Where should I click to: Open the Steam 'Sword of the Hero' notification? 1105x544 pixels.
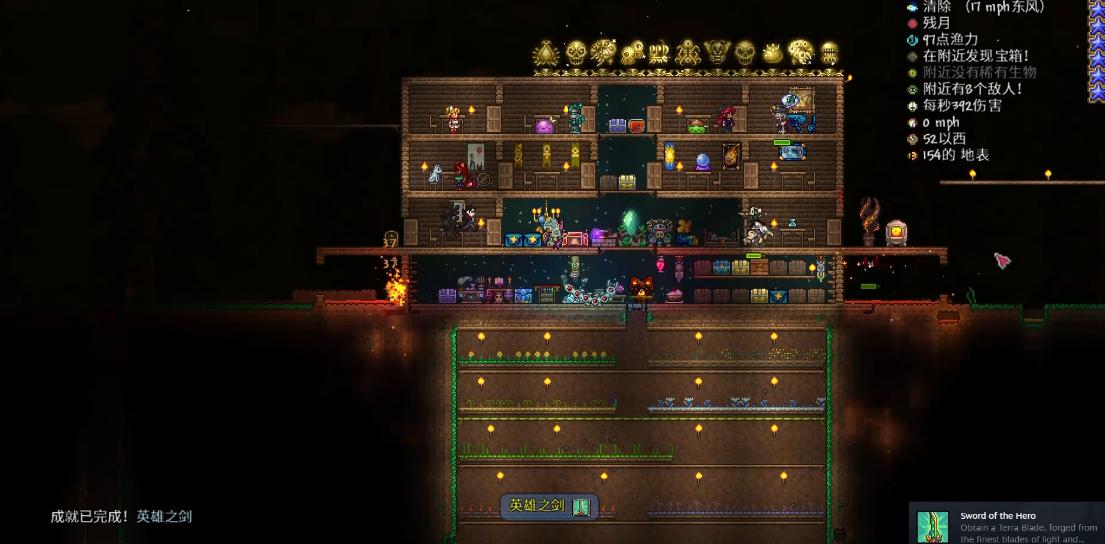(x=1006, y=523)
